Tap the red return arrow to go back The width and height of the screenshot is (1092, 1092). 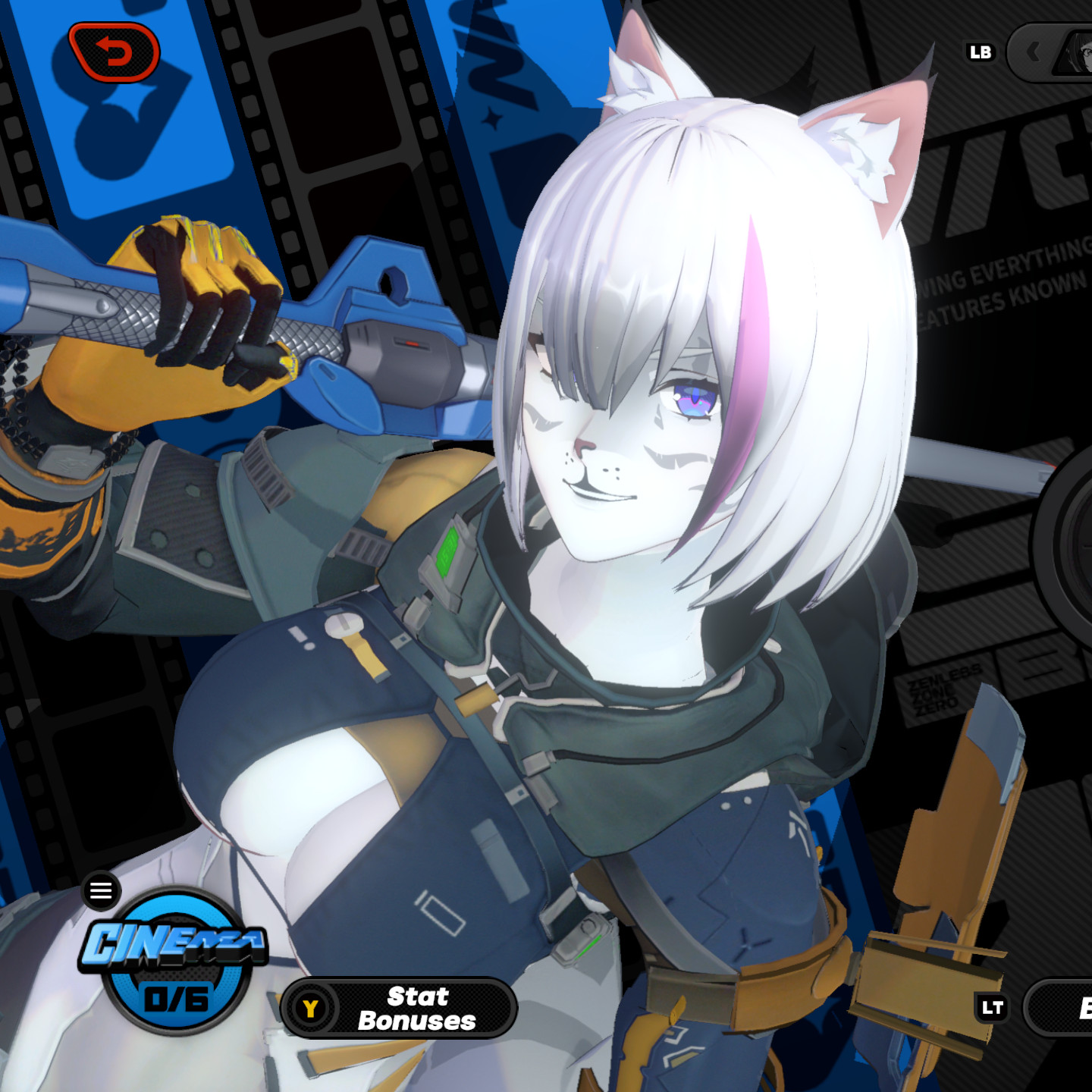point(114,52)
